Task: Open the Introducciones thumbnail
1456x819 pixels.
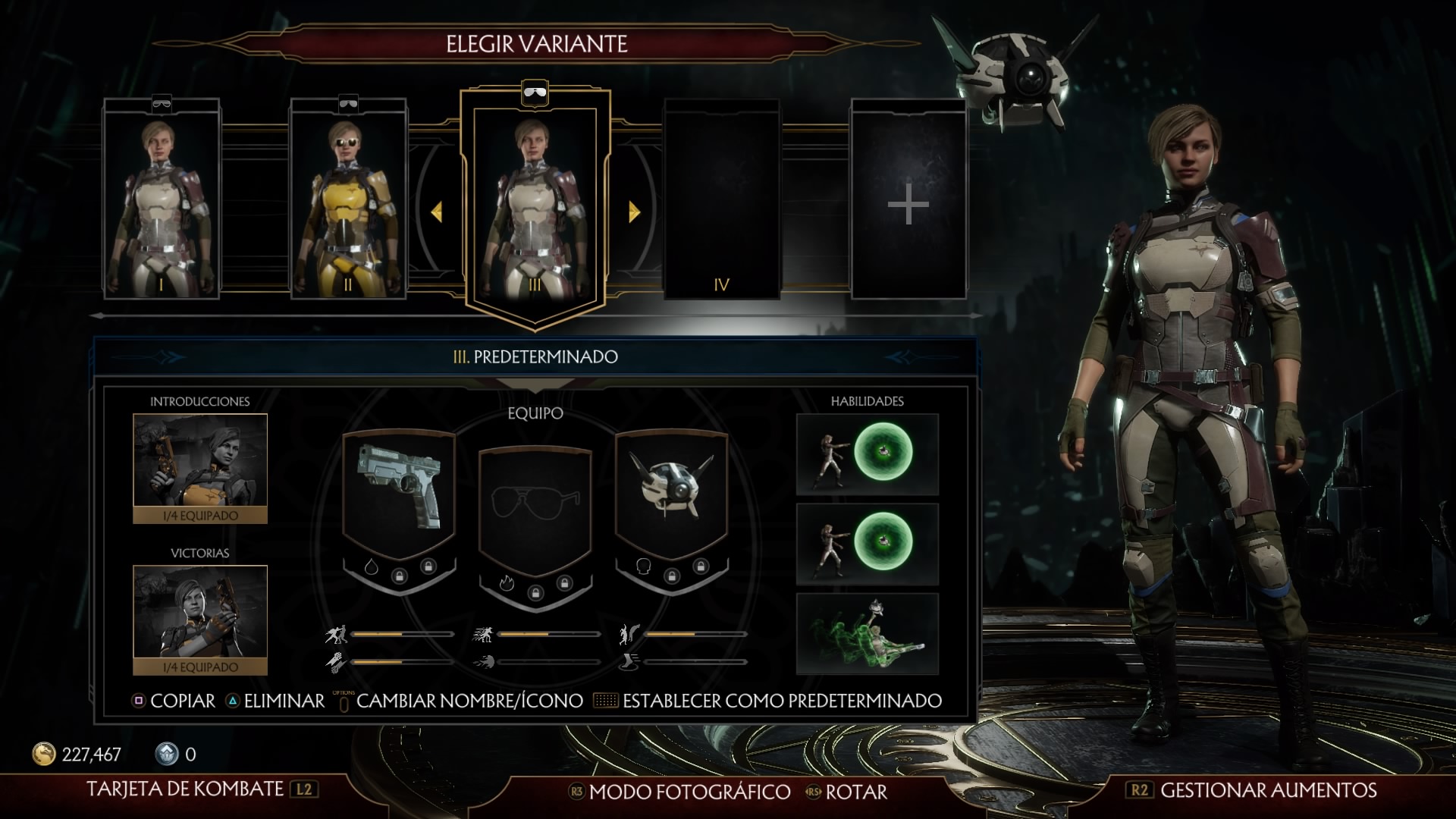Action: [200, 468]
